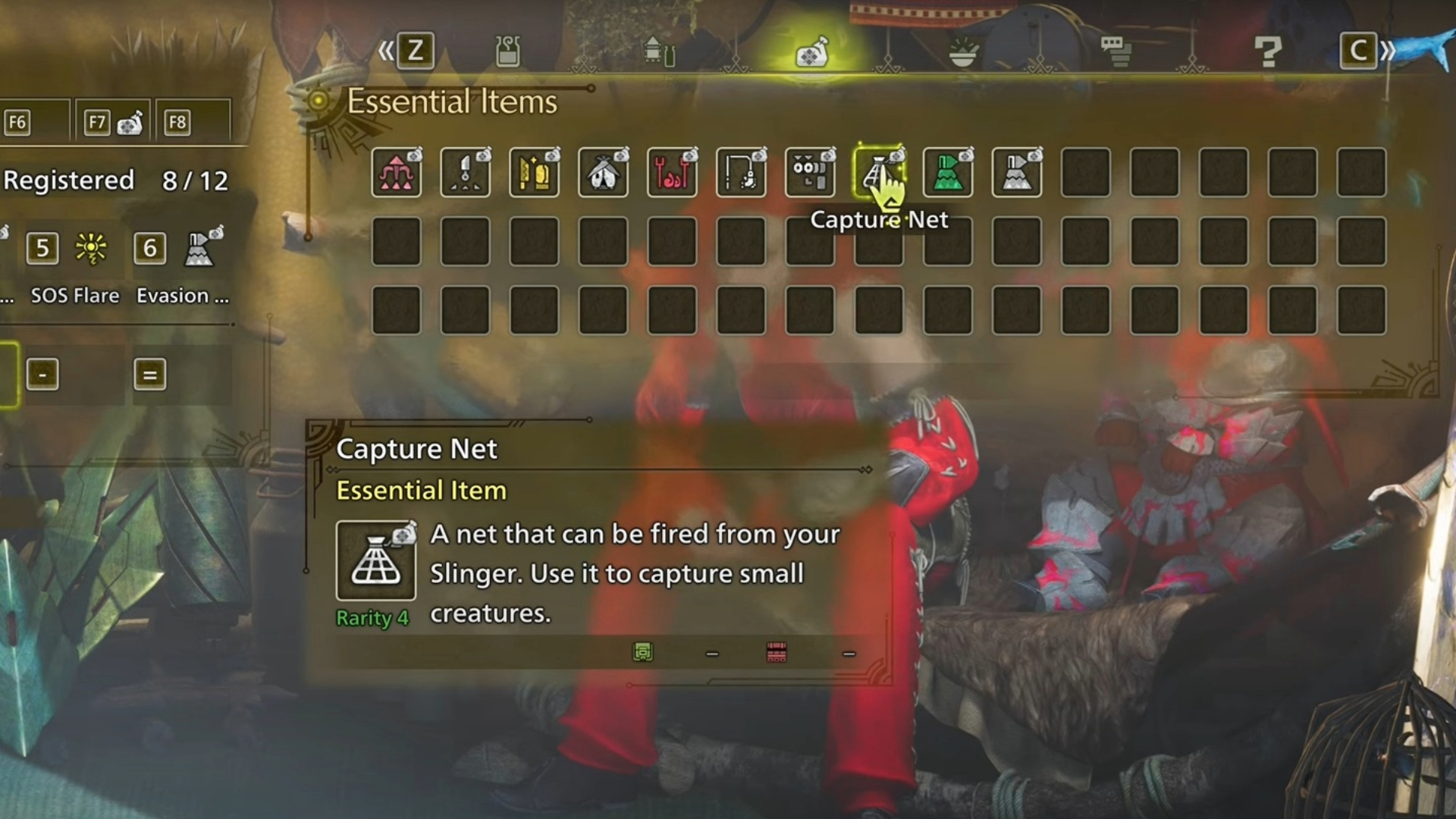Open the potion jar category tab
This screenshot has height=819, width=1456.
coord(507,52)
